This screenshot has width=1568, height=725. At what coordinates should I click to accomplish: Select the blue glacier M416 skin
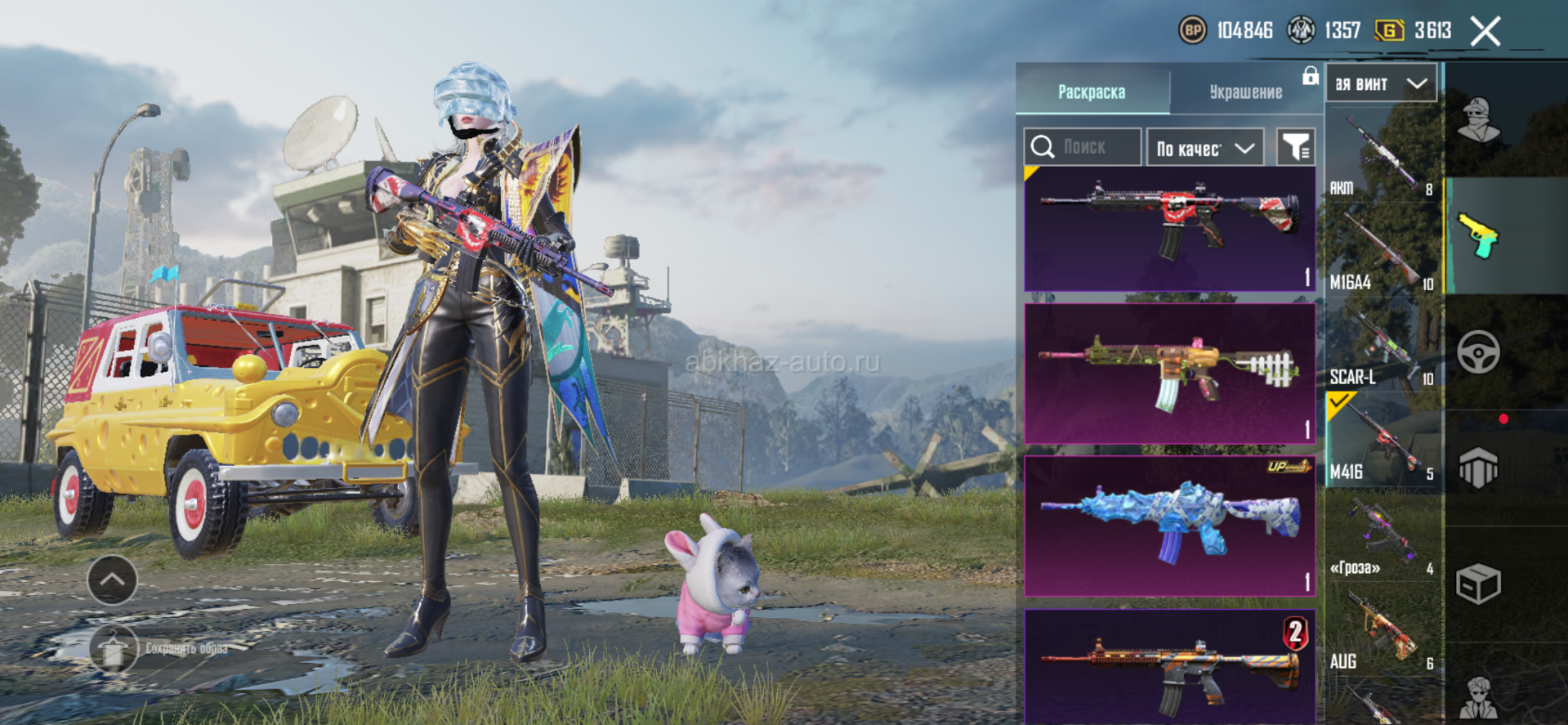pos(1169,526)
